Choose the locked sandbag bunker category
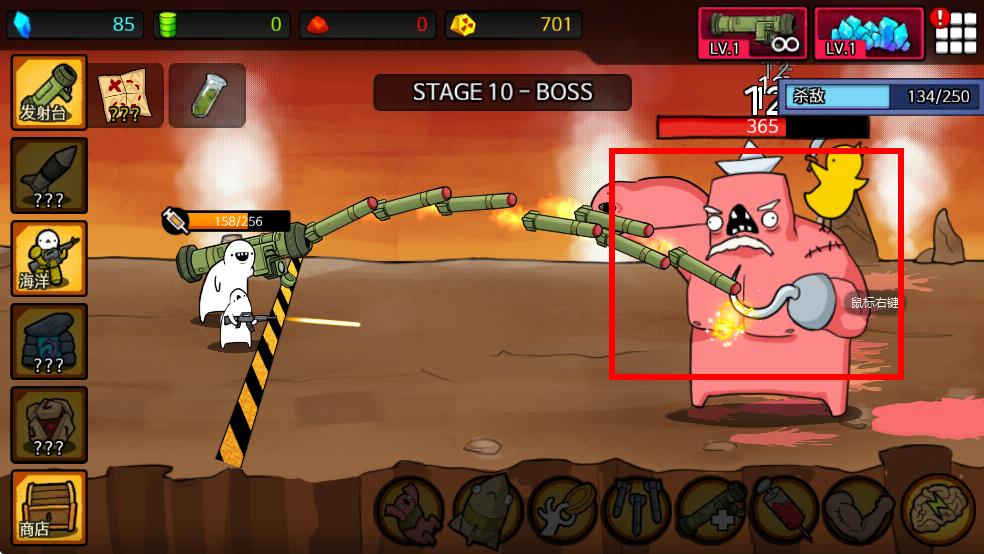The height and width of the screenshot is (554, 984). tap(48, 341)
